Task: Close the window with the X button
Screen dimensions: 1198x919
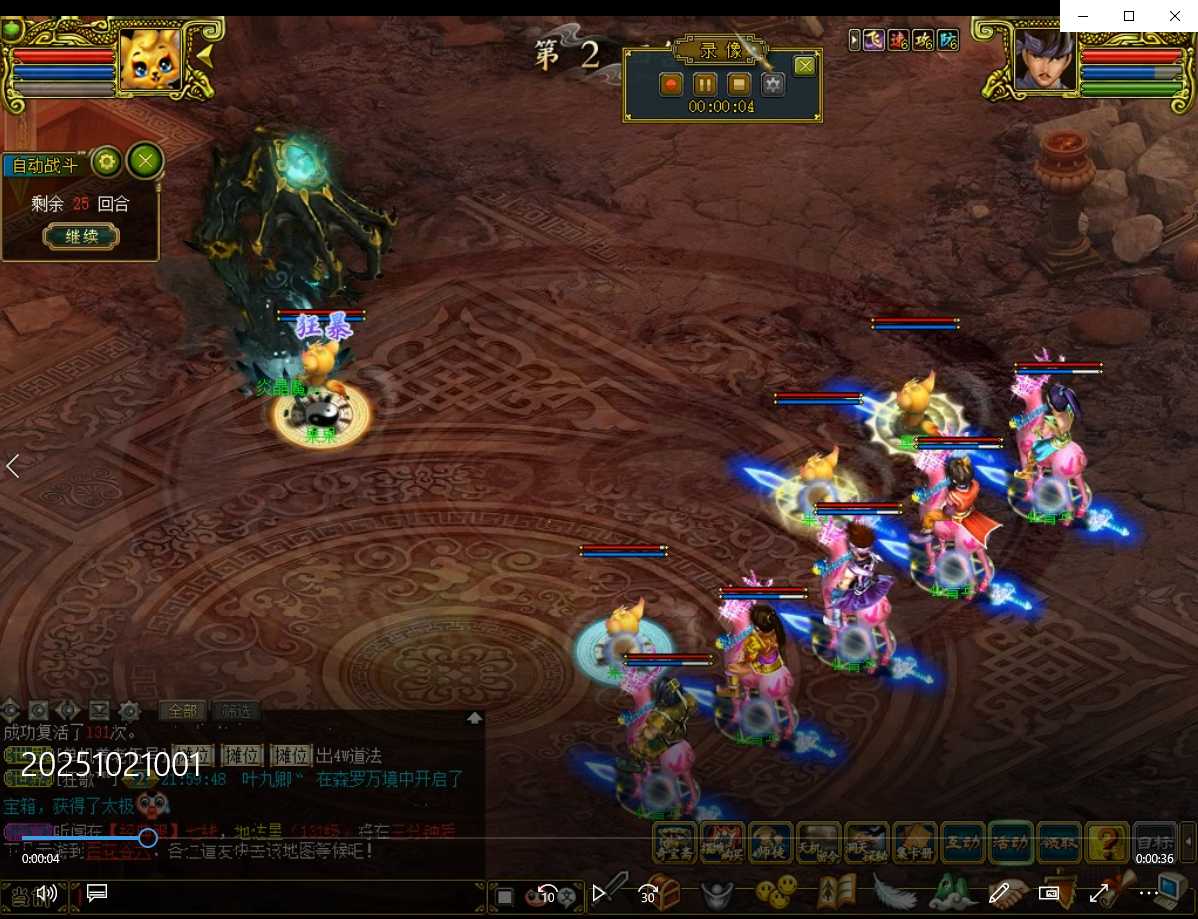Action: click(x=1175, y=16)
